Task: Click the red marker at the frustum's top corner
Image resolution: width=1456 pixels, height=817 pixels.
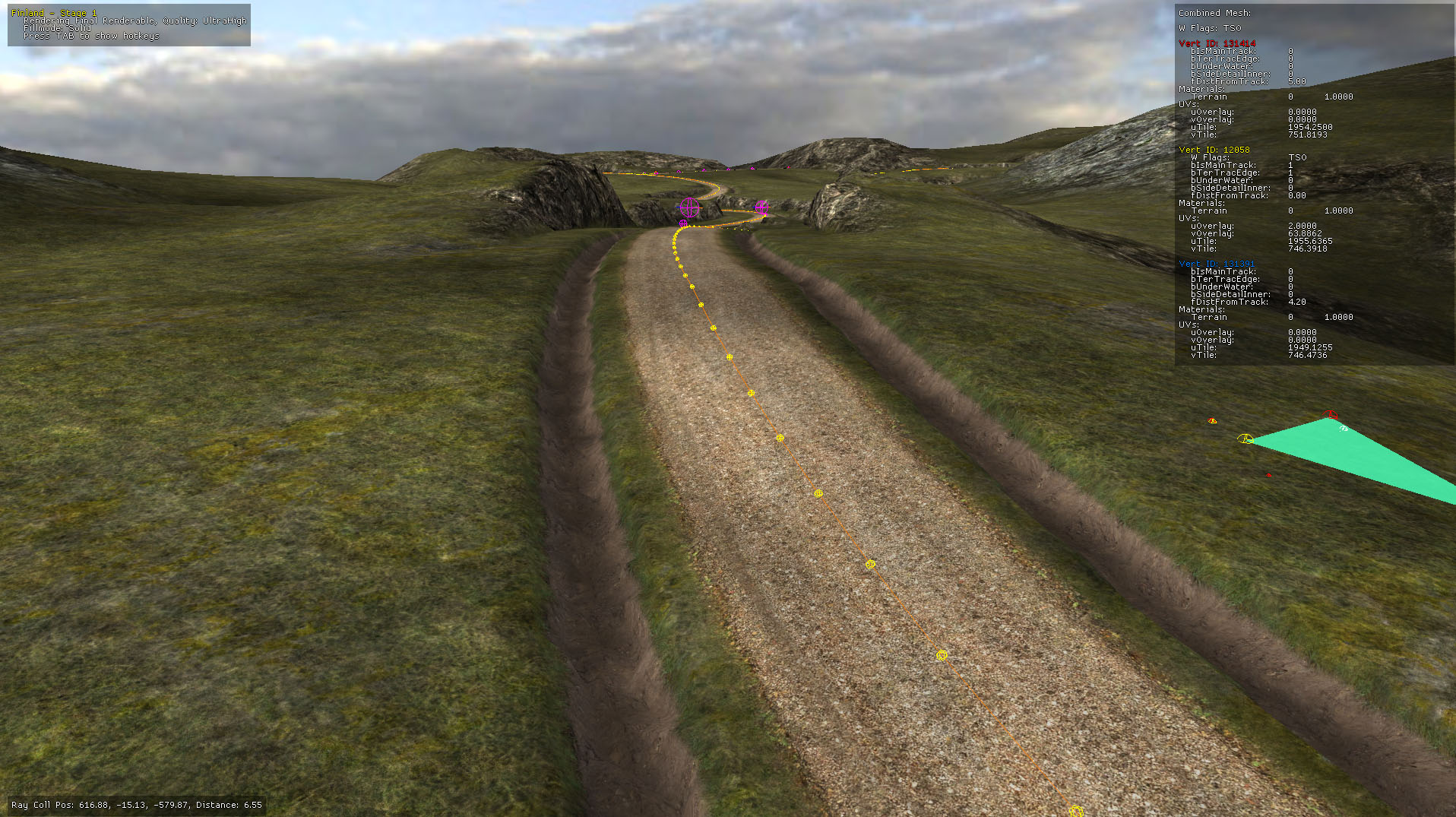Action: click(1331, 415)
